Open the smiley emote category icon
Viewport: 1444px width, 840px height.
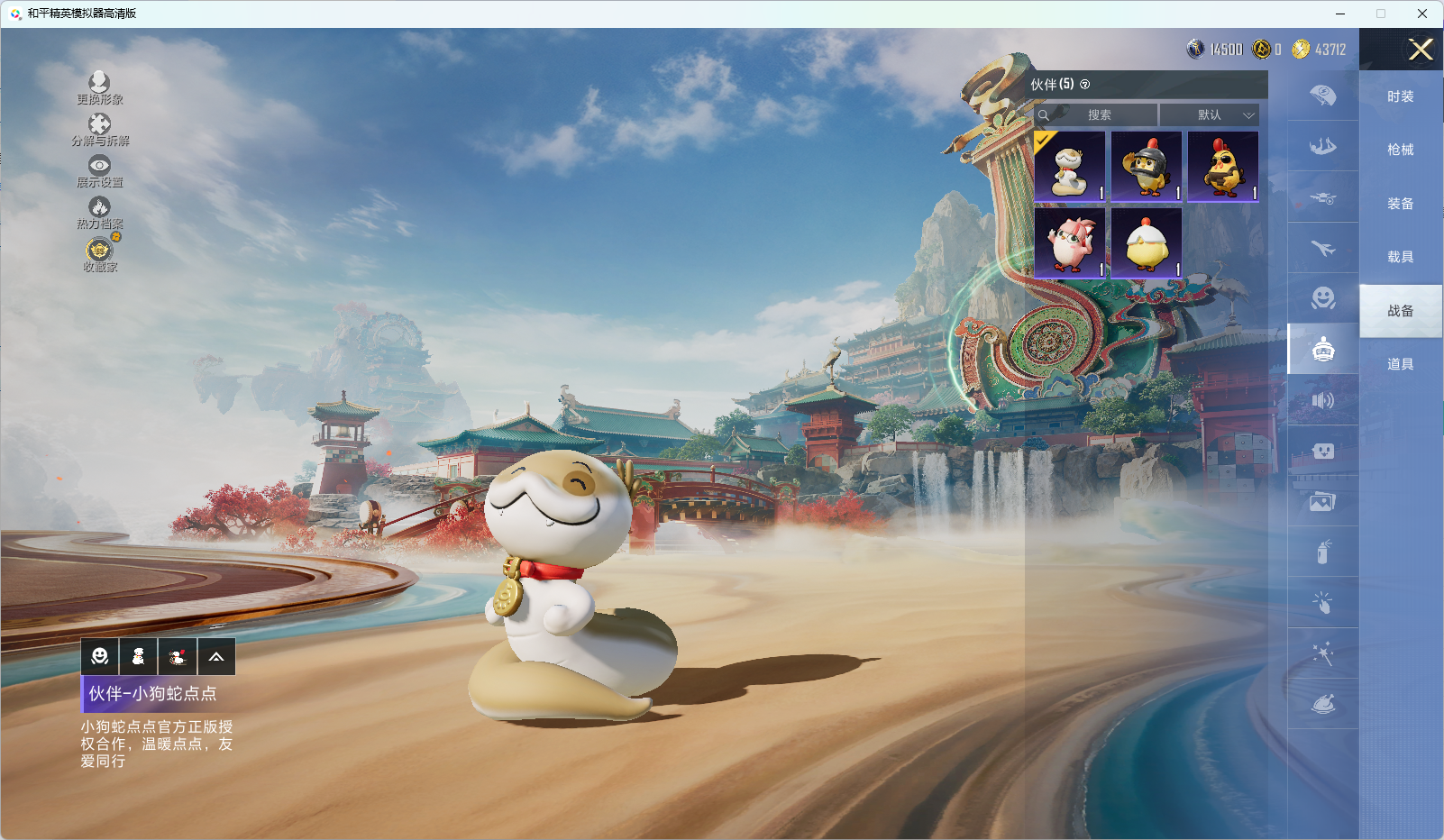[100, 657]
